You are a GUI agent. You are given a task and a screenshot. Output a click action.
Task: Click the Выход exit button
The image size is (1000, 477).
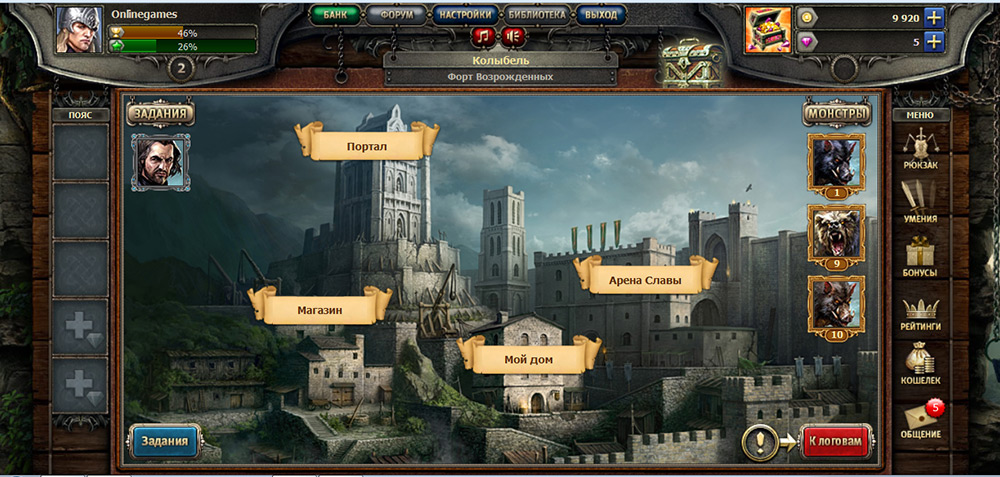tap(602, 15)
